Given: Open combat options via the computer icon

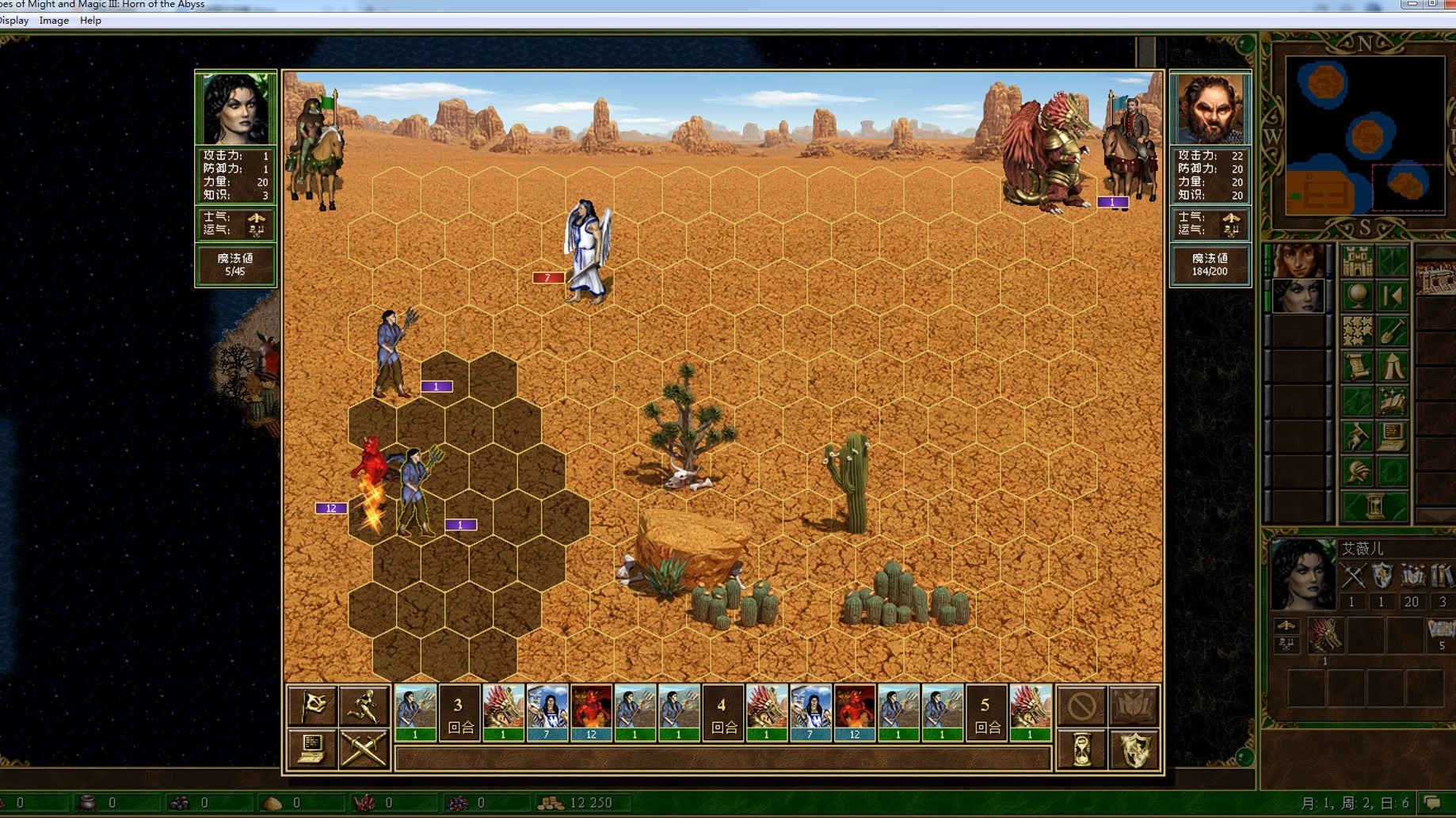Looking at the screenshot, I should point(312,748).
